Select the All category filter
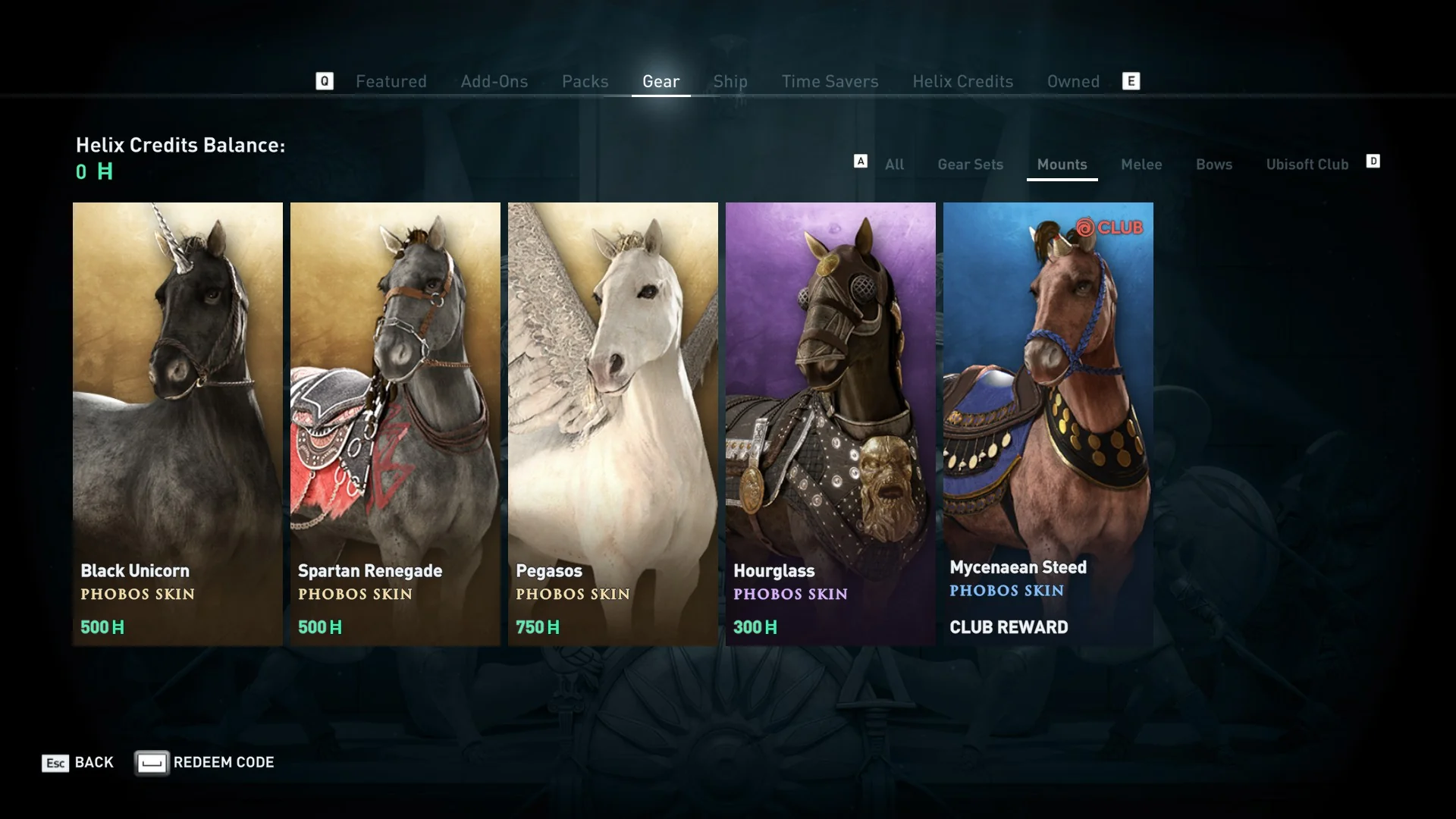Image resolution: width=1456 pixels, height=819 pixels. [895, 165]
